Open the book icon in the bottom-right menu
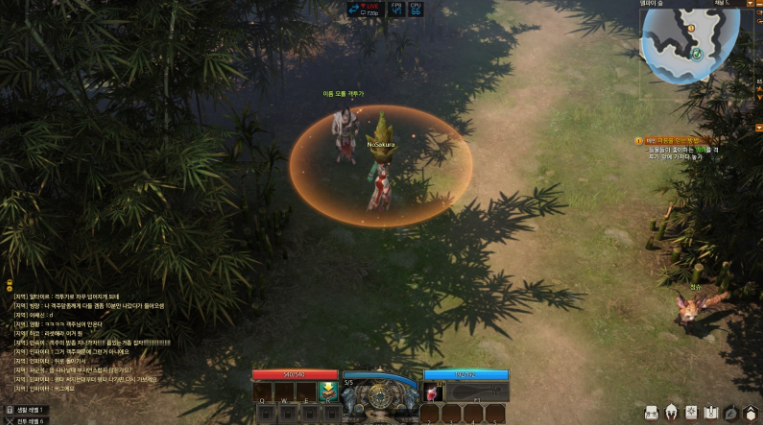The width and height of the screenshot is (763, 425). [x=711, y=412]
